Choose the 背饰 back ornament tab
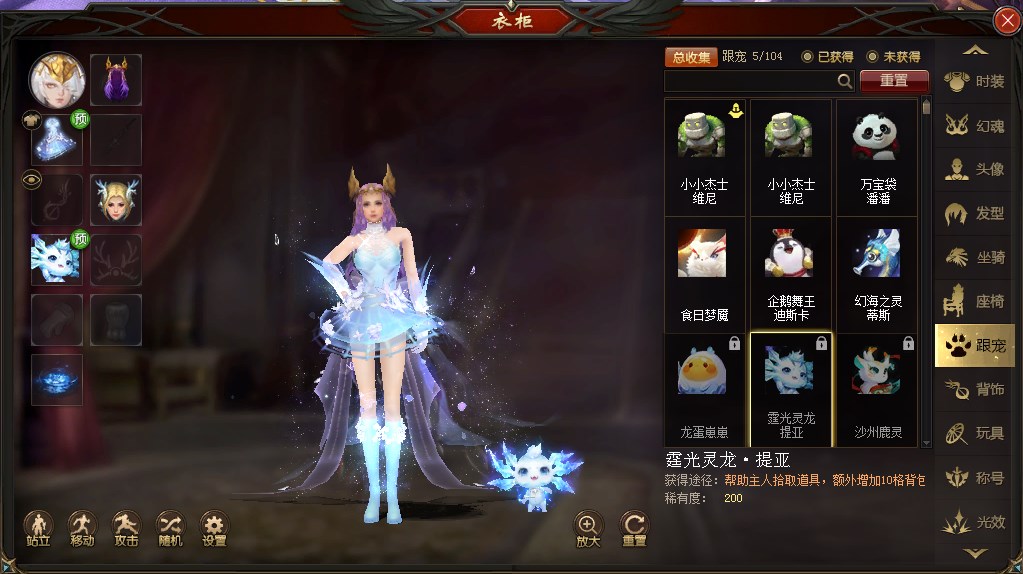 pos(975,390)
